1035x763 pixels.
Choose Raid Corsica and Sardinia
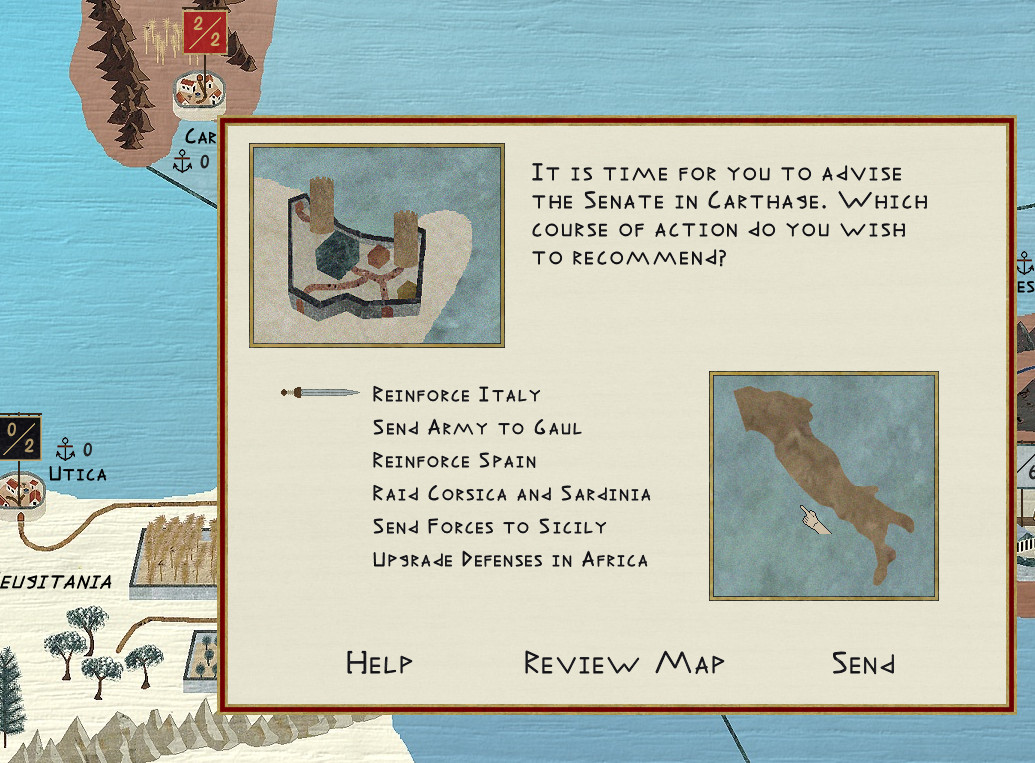tap(511, 494)
